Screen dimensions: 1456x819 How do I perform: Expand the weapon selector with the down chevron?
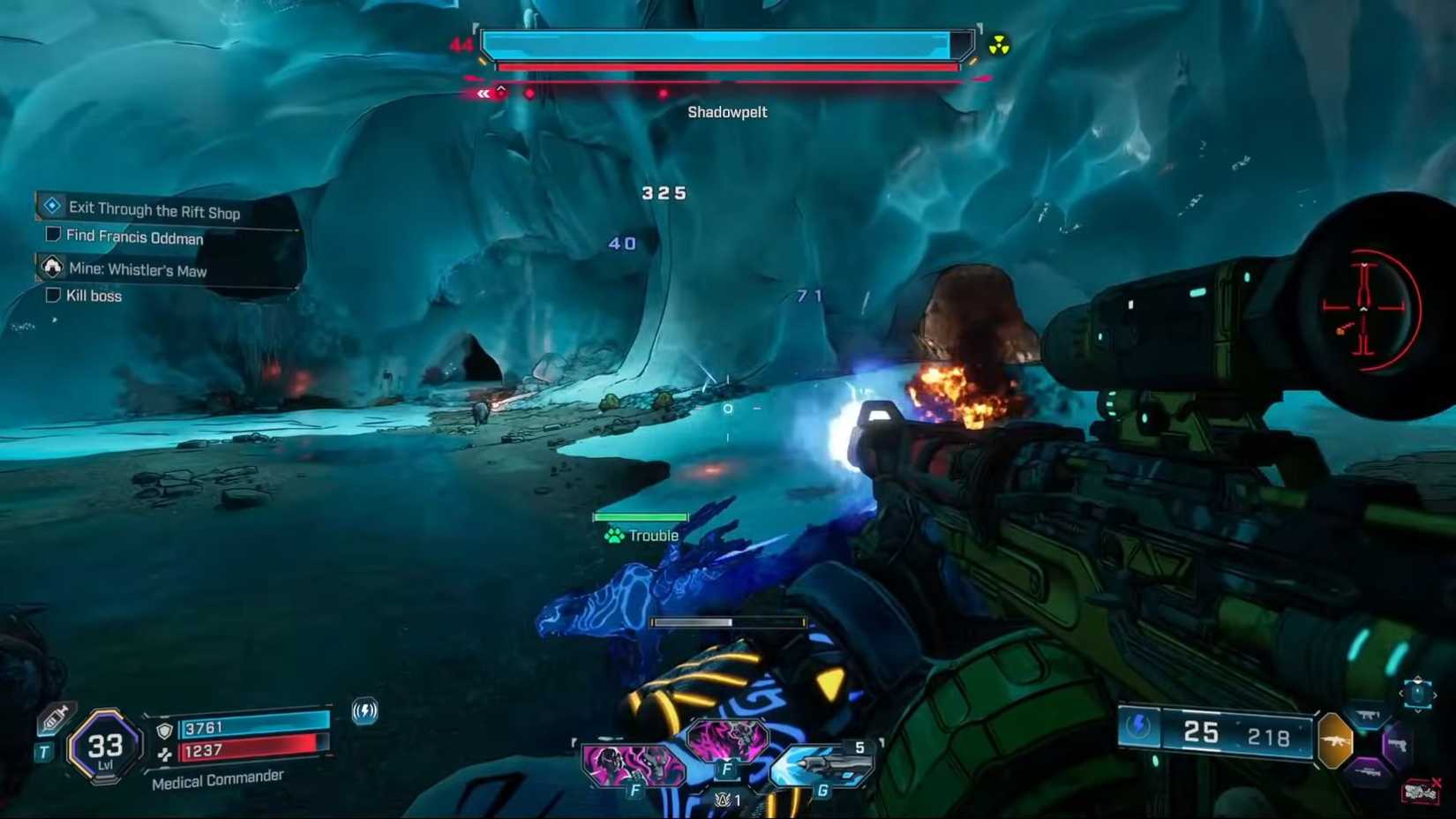pyautogui.click(x=1416, y=711)
